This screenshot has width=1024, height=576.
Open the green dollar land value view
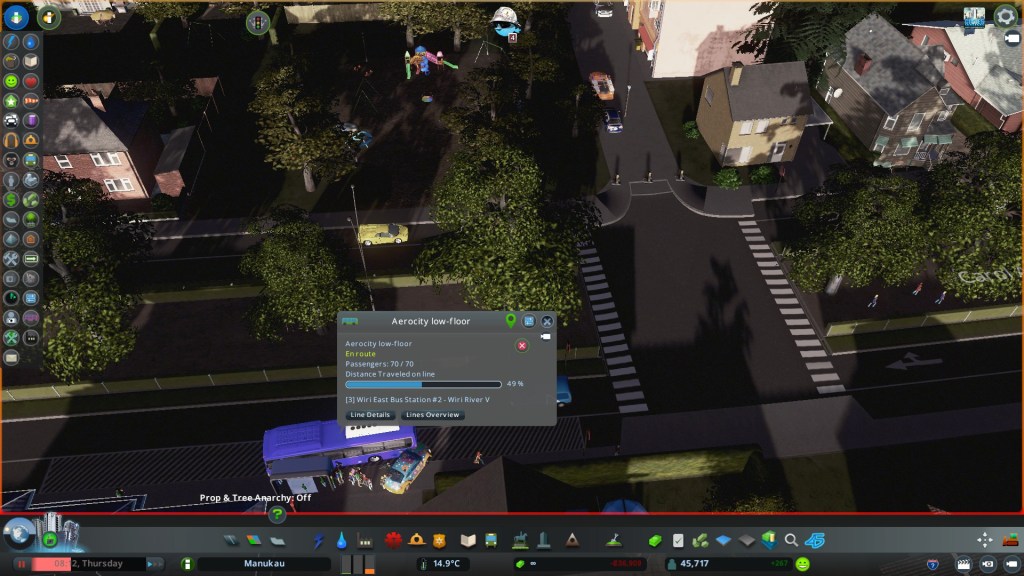click(x=11, y=200)
